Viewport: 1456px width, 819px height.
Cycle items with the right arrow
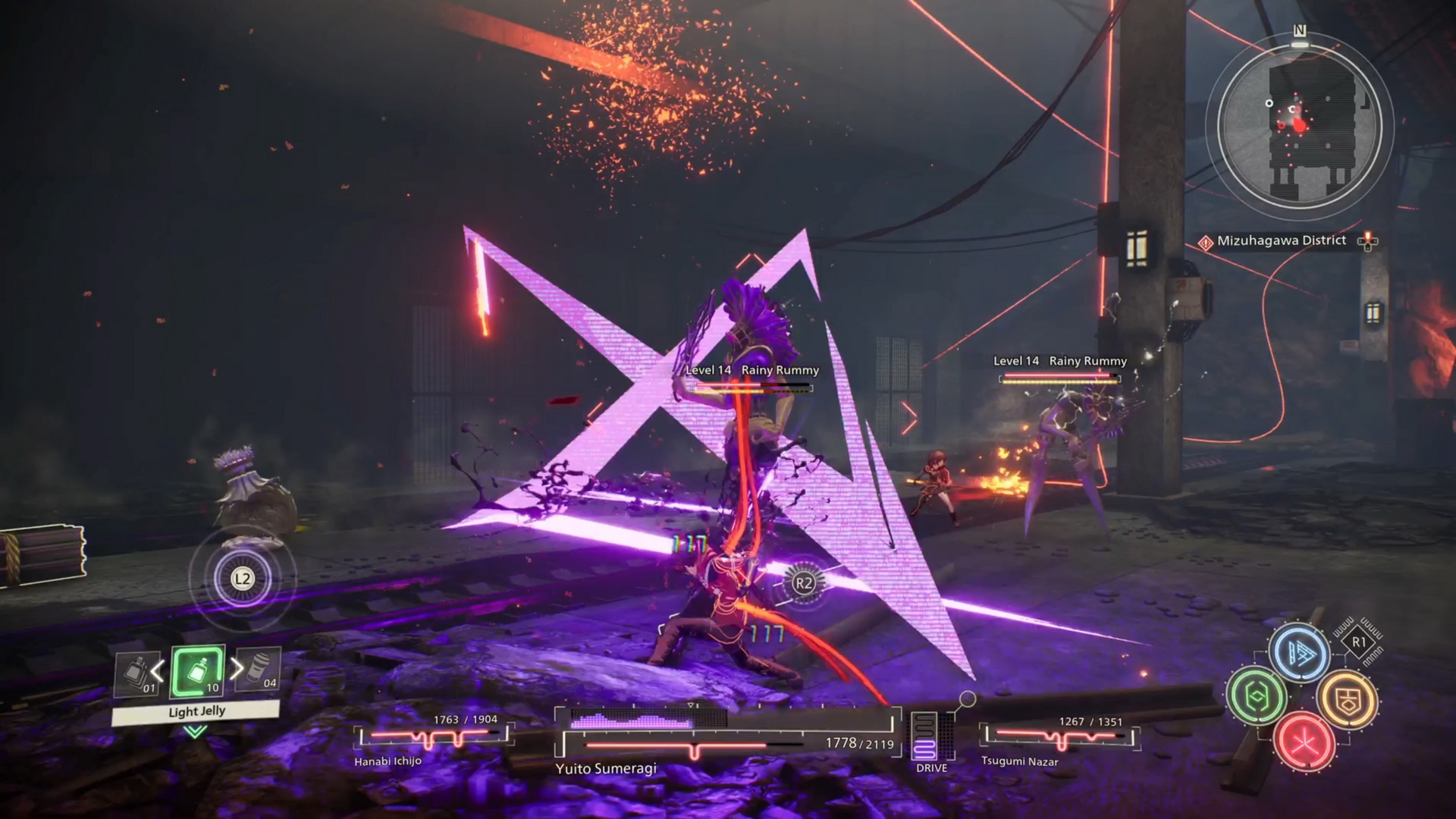[237, 669]
